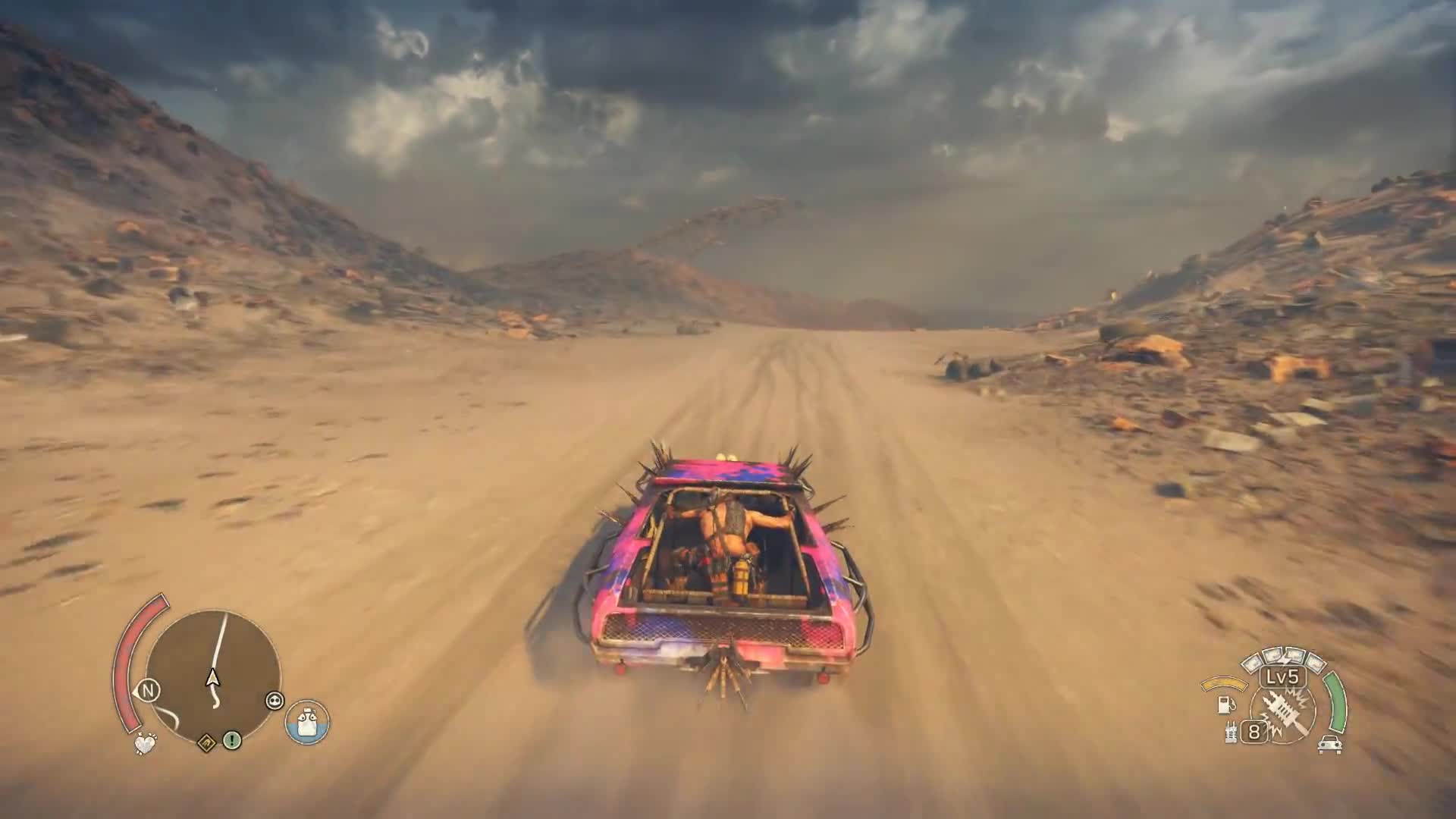Expand the Lv5 level badge
Viewport: 1456px width, 819px height.
(x=1282, y=678)
